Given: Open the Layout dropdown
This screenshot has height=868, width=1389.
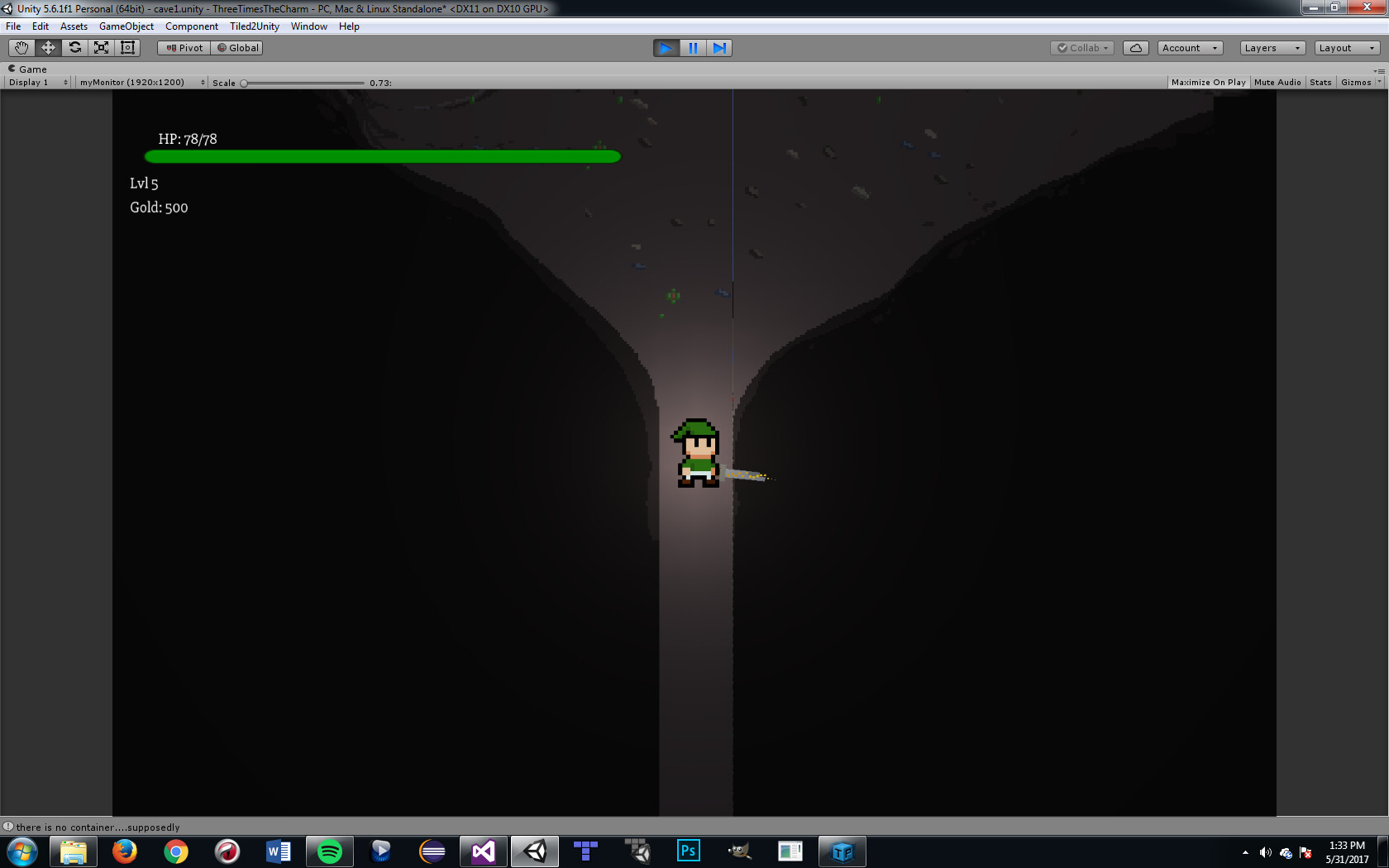Looking at the screenshot, I should 1345,47.
